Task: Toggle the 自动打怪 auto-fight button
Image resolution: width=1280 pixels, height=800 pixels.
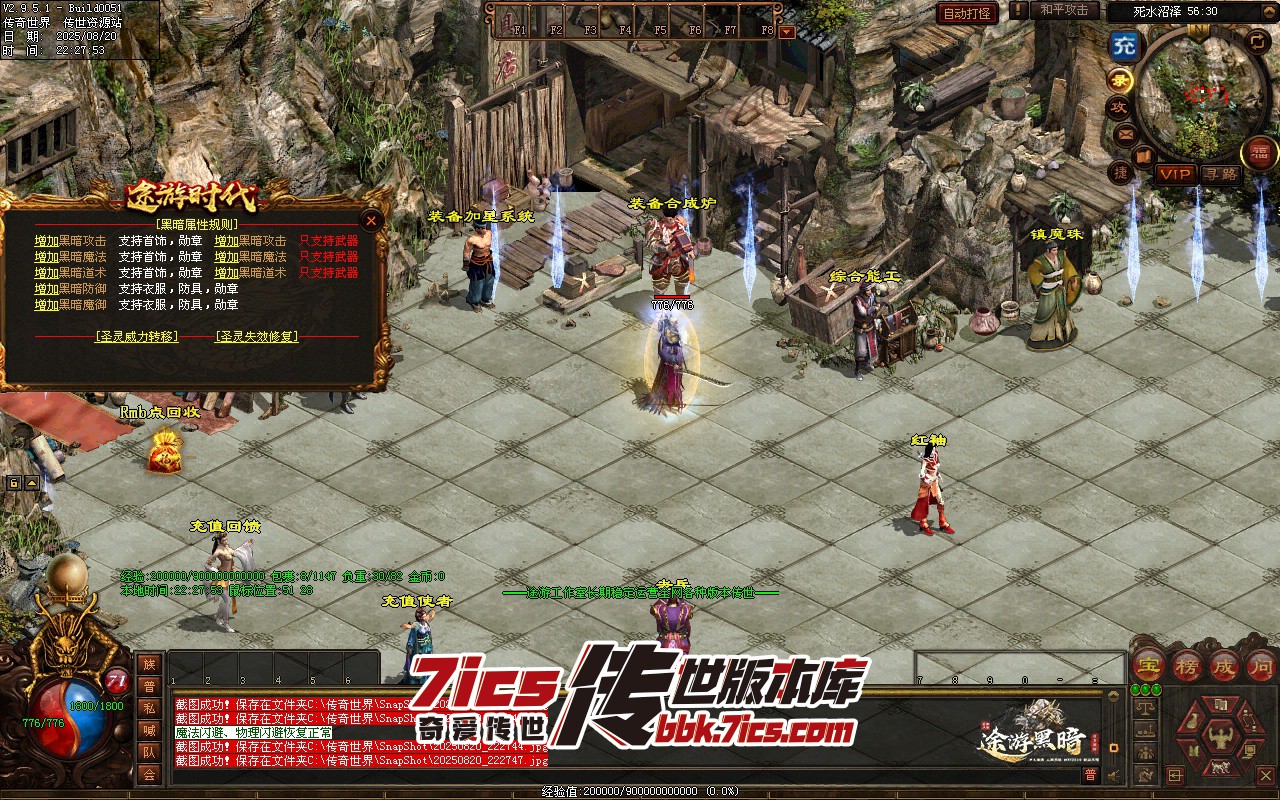Action: tap(967, 13)
